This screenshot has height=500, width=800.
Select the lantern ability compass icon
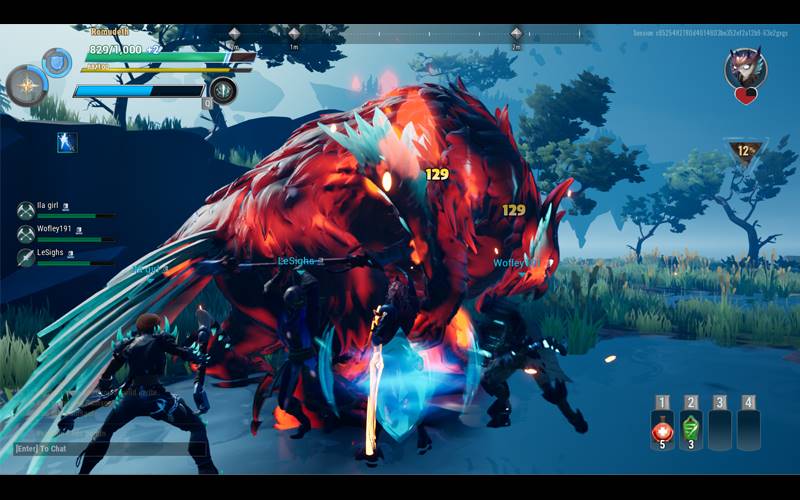pyautogui.click(x=25, y=85)
